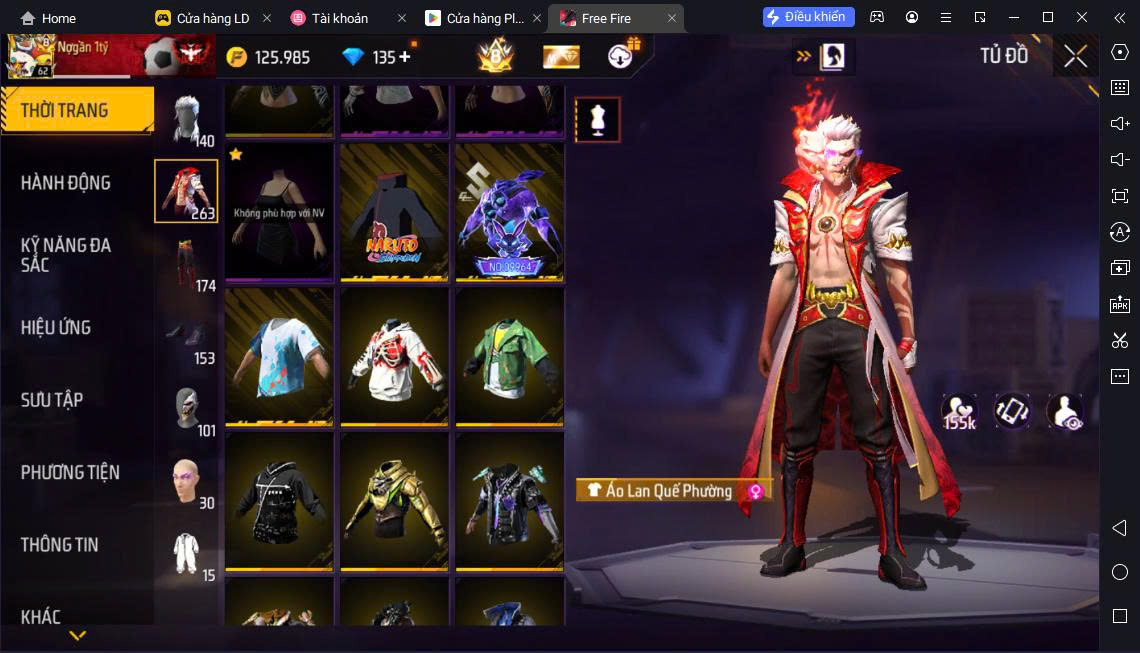Choose the gold armored top
The width and height of the screenshot is (1140, 653).
394,500
